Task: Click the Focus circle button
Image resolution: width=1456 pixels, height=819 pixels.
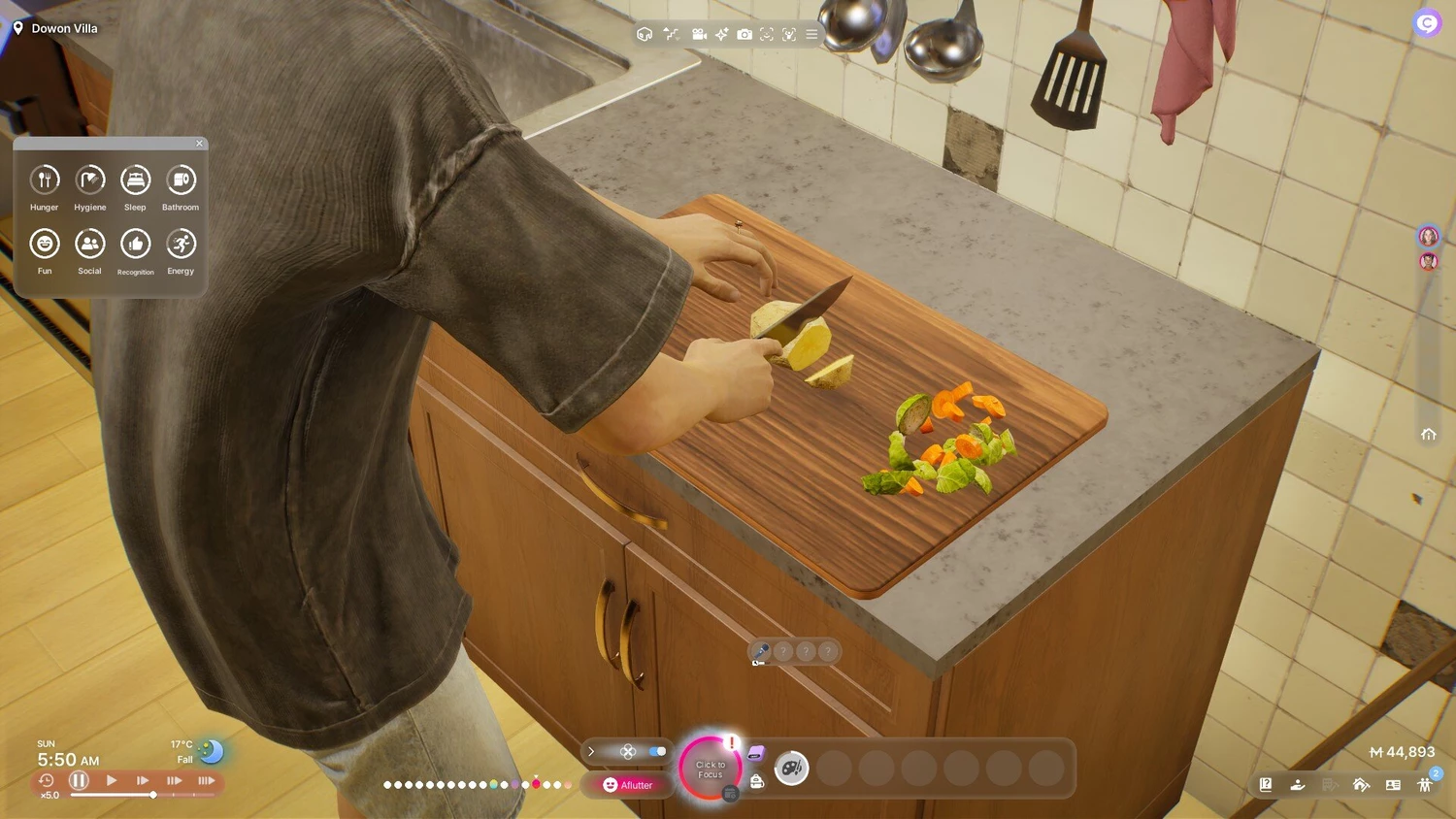Action: coord(710,770)
